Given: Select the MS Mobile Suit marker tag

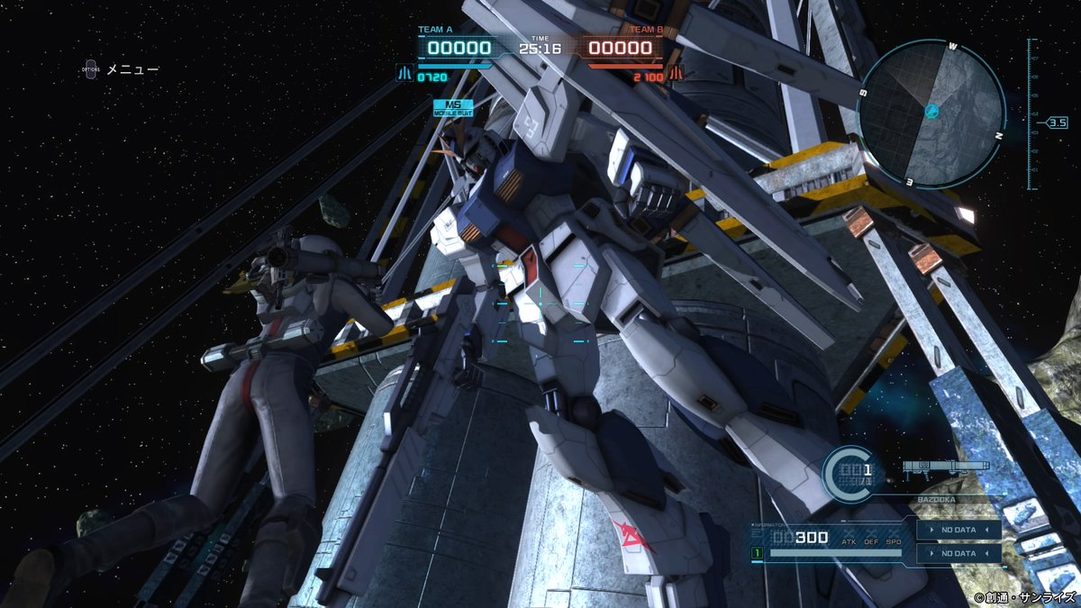Looking at the screenshot, I should tap(452, 108).
